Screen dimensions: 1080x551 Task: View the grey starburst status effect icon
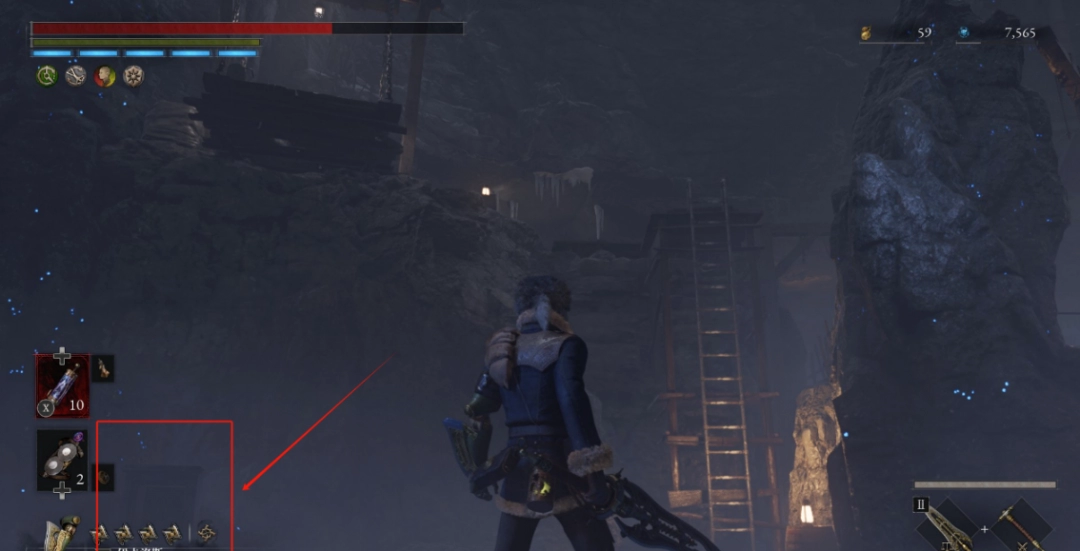coord(133,76)
